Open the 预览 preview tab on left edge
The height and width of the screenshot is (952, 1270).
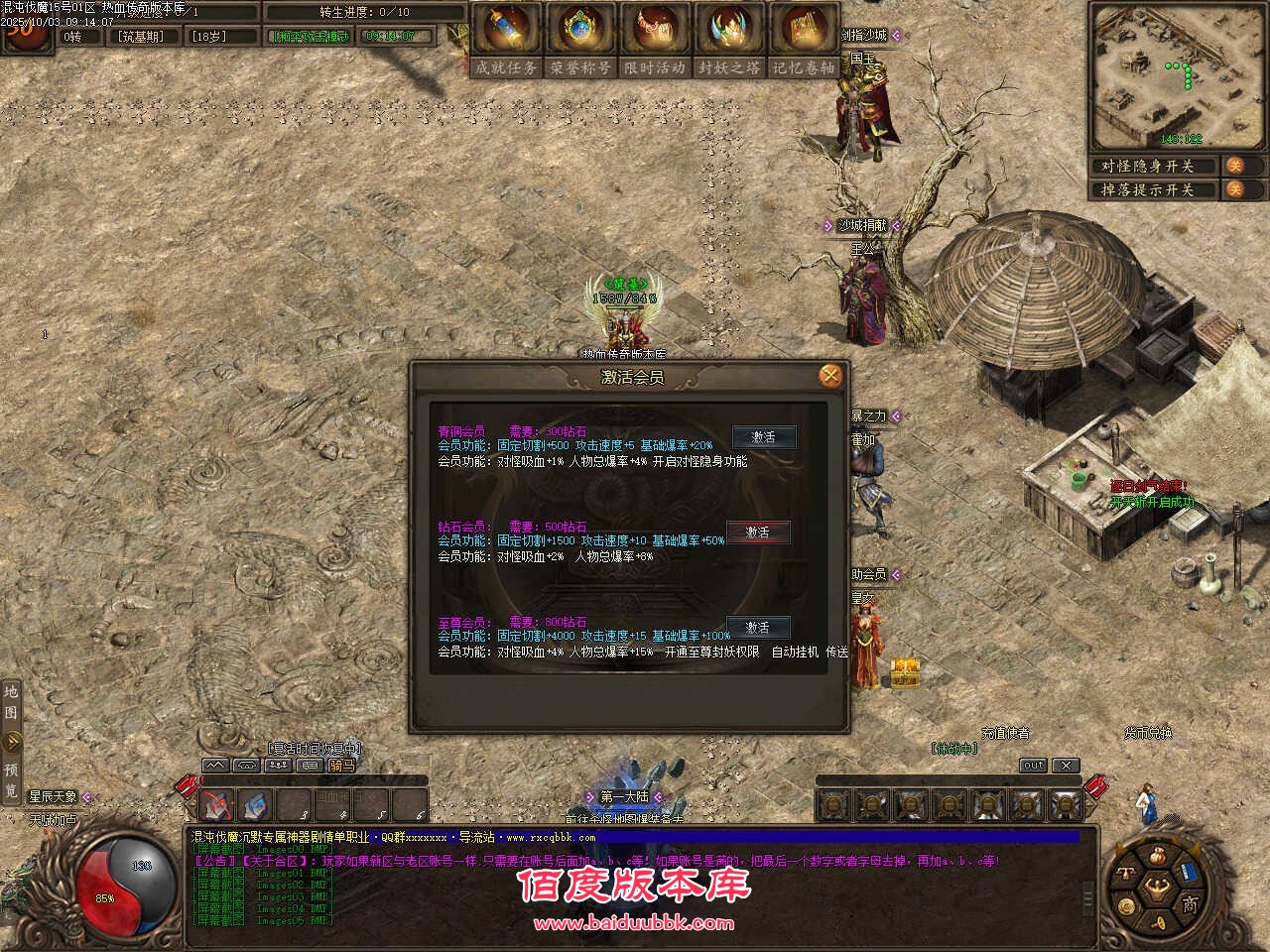coord(11,778)
